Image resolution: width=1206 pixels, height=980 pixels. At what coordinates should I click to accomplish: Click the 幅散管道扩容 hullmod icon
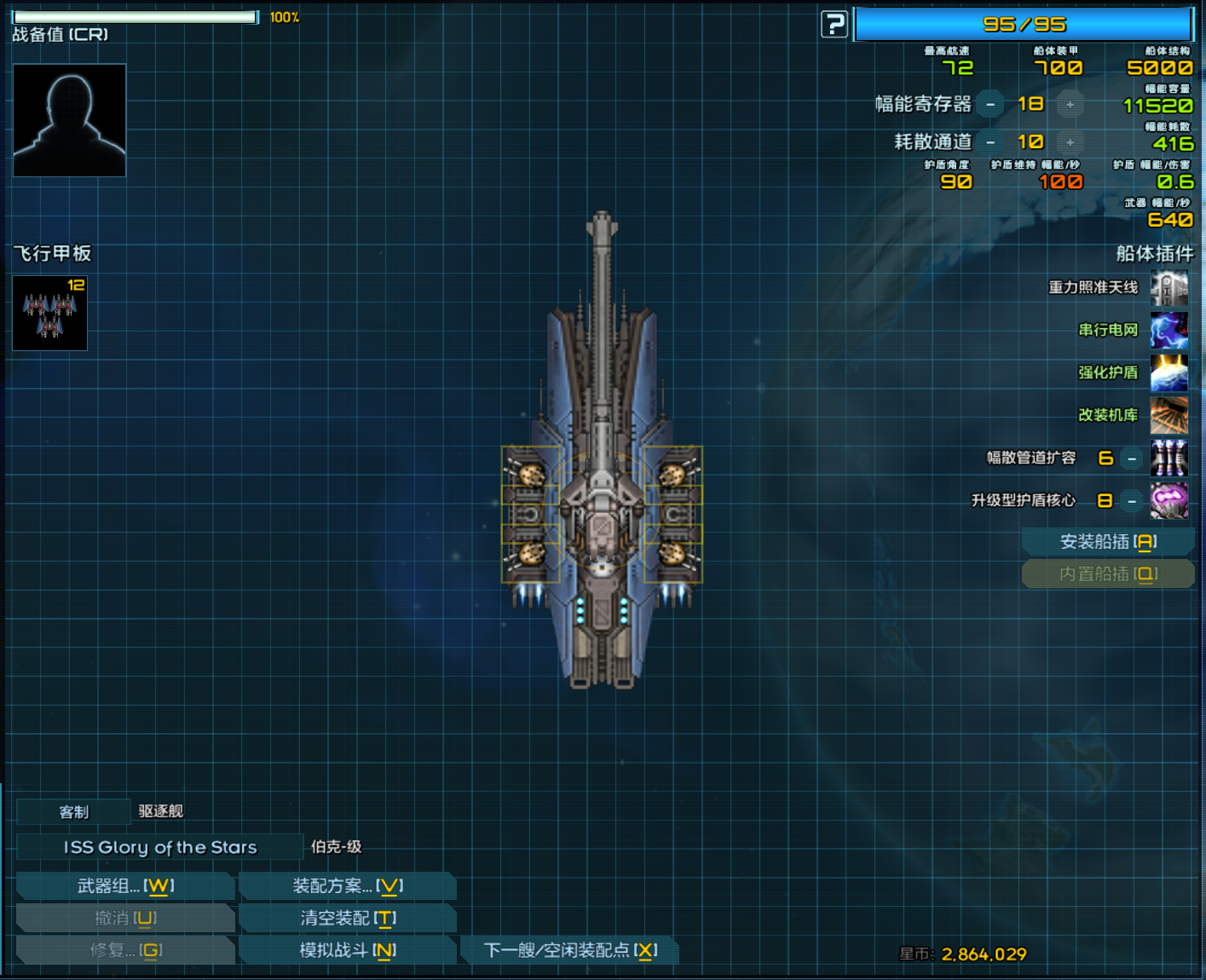pos(1168,458)
